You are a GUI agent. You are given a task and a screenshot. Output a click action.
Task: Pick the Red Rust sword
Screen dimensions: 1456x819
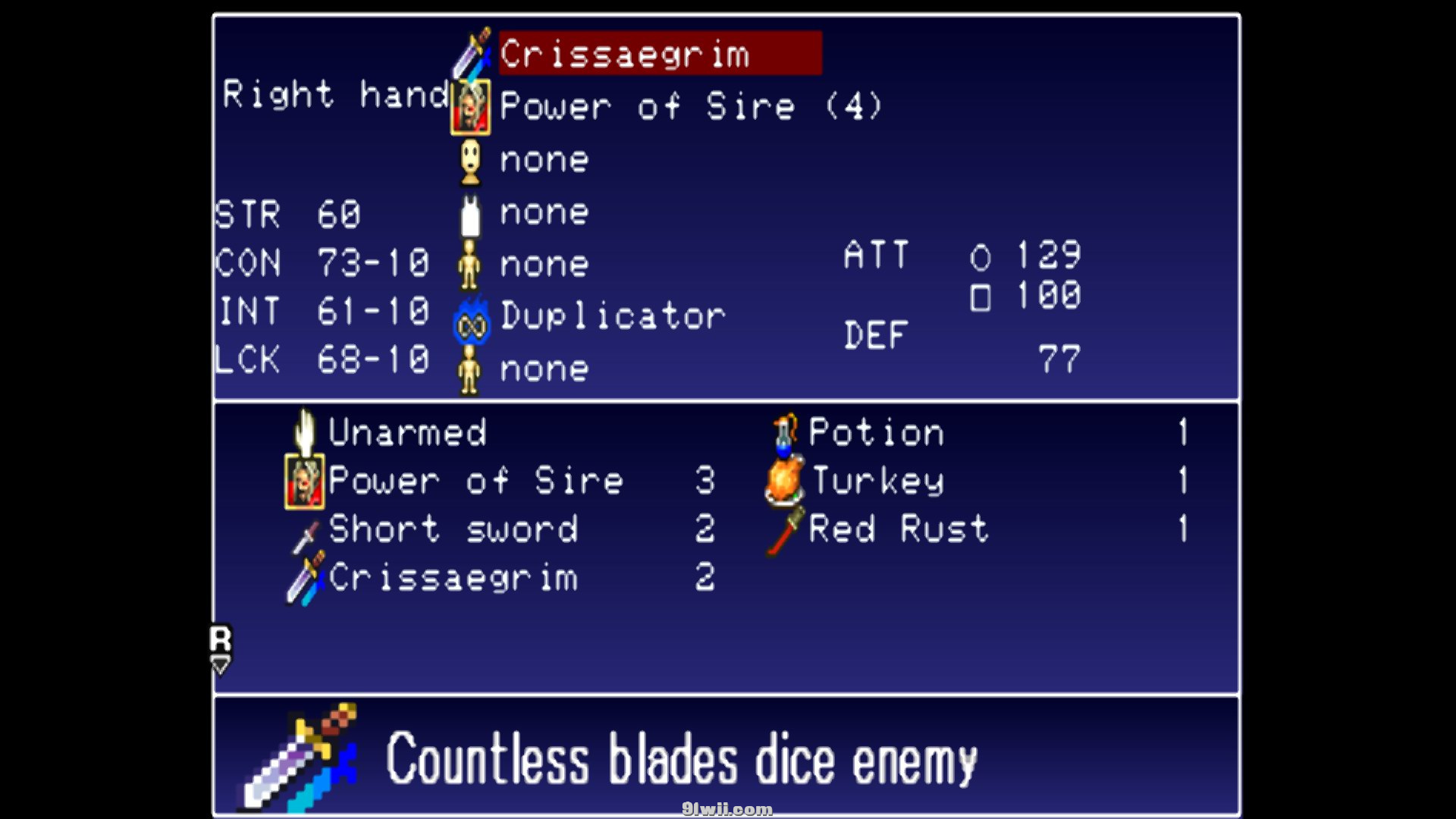point(899,529)
